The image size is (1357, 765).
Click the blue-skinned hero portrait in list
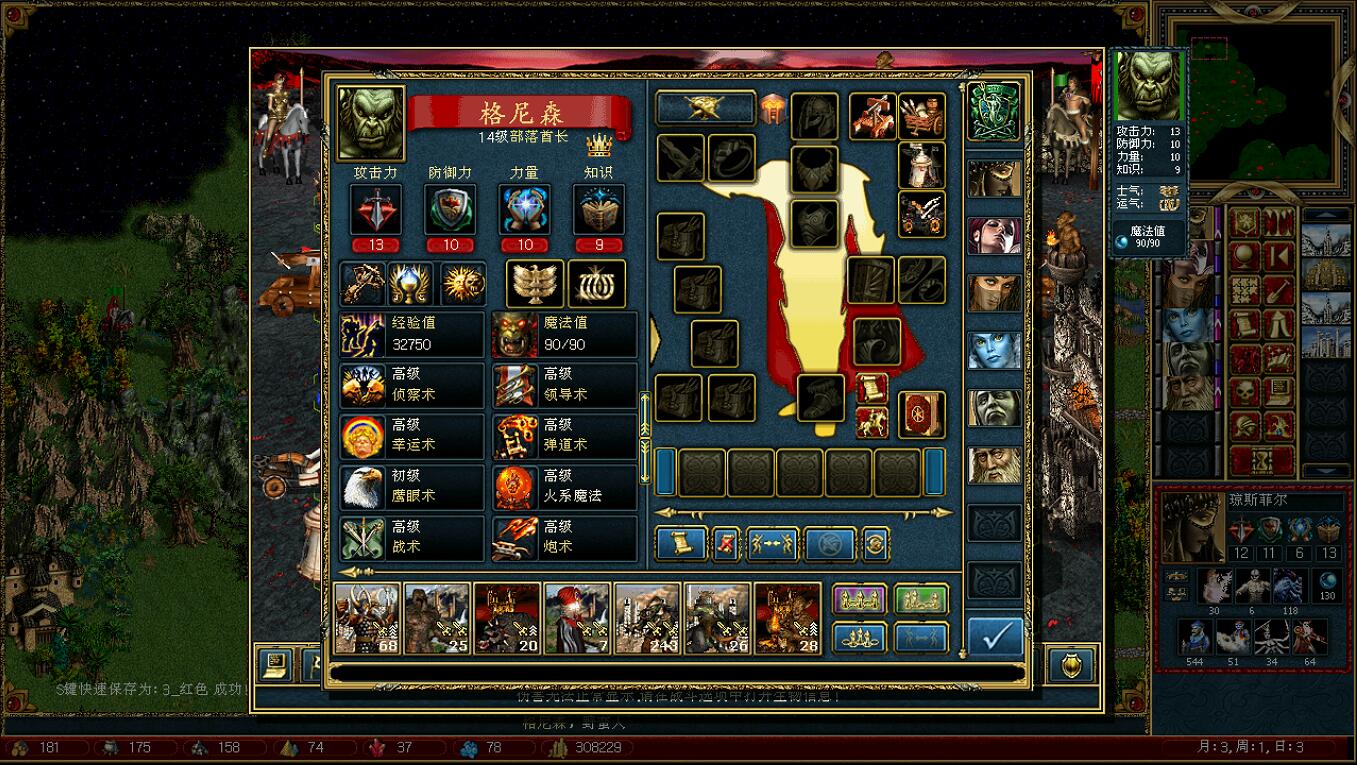(995, 349)
